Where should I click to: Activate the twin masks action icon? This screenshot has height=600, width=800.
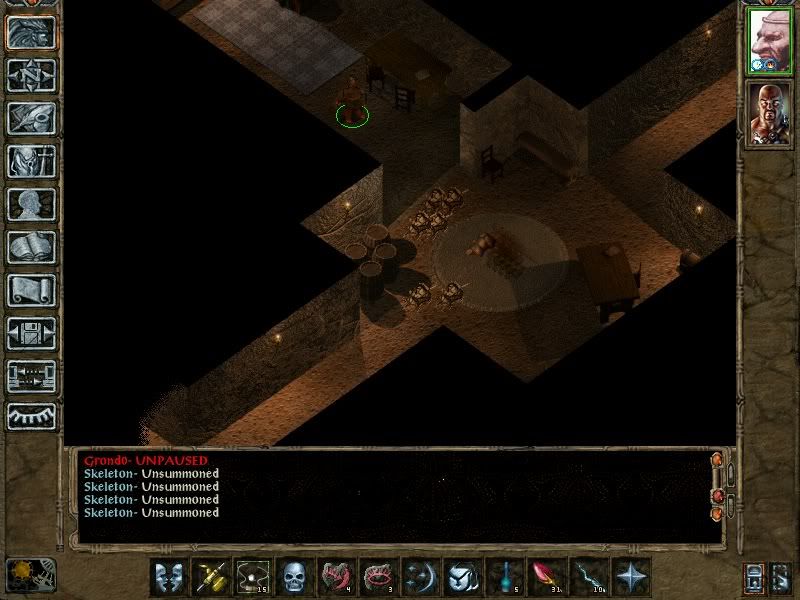point(169,577)
